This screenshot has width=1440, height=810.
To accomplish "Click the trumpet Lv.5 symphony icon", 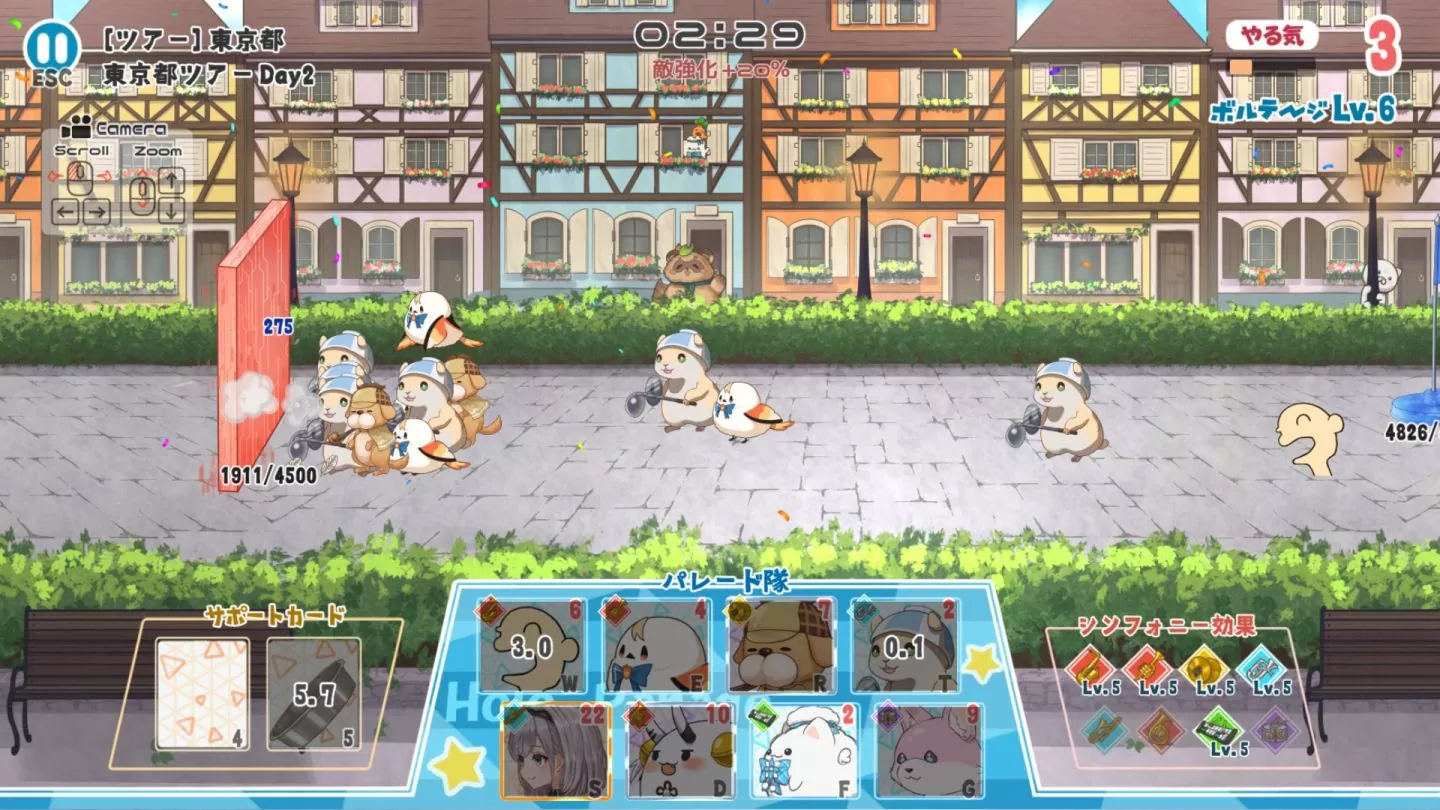I will click(1145, 665).
